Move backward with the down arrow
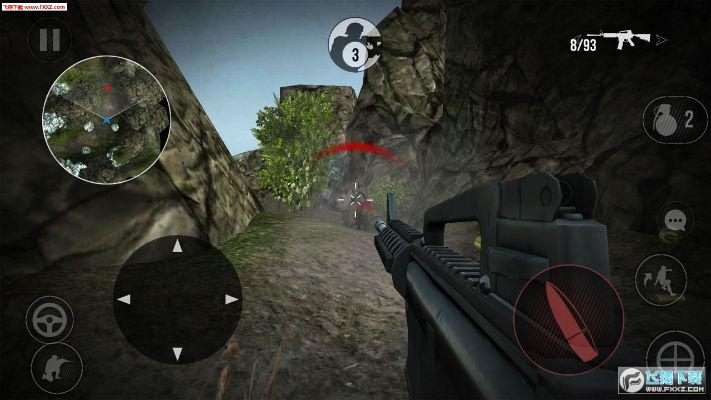 click(177, 351)
